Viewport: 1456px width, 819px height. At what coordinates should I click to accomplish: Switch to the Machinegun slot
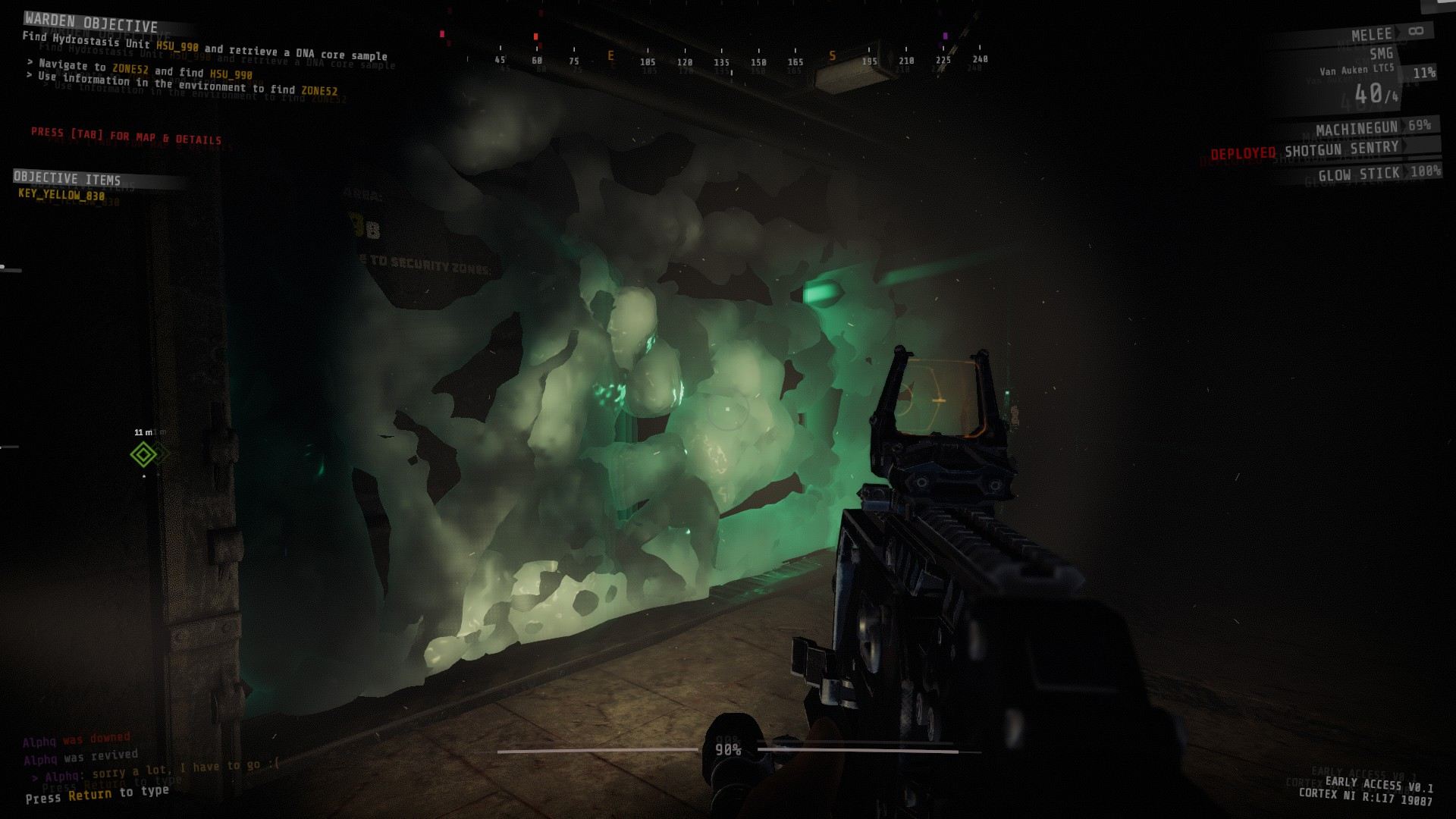coord(1357,128)
